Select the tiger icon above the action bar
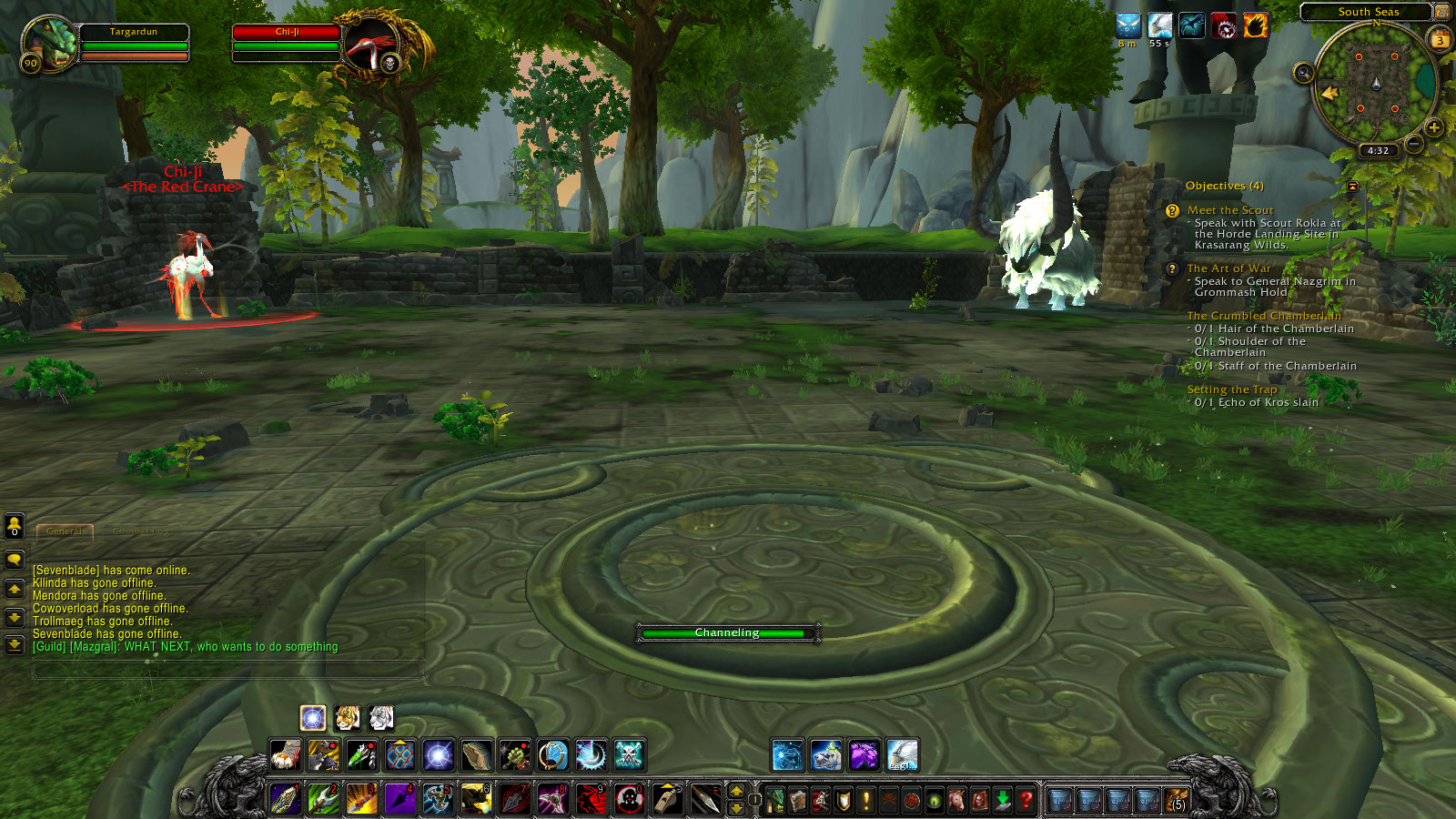The height and width of the screenshot is (819, 1456). pos(348,719)
